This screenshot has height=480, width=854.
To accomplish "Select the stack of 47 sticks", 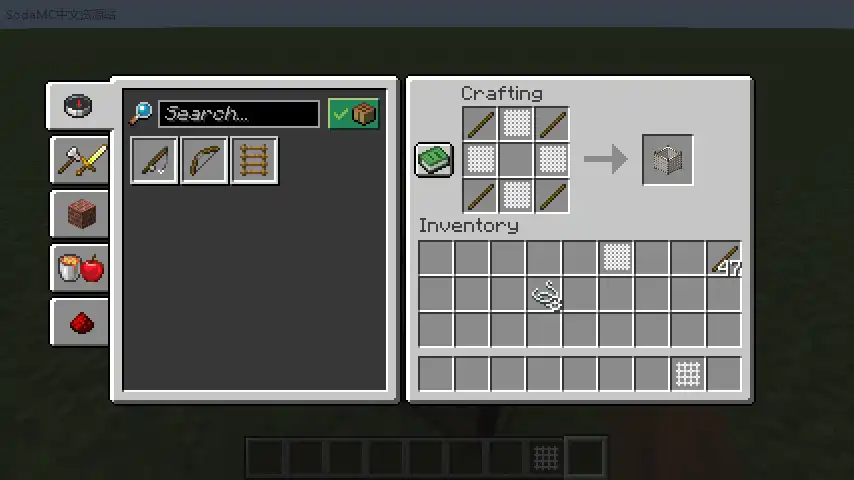I will click(724, 259).
